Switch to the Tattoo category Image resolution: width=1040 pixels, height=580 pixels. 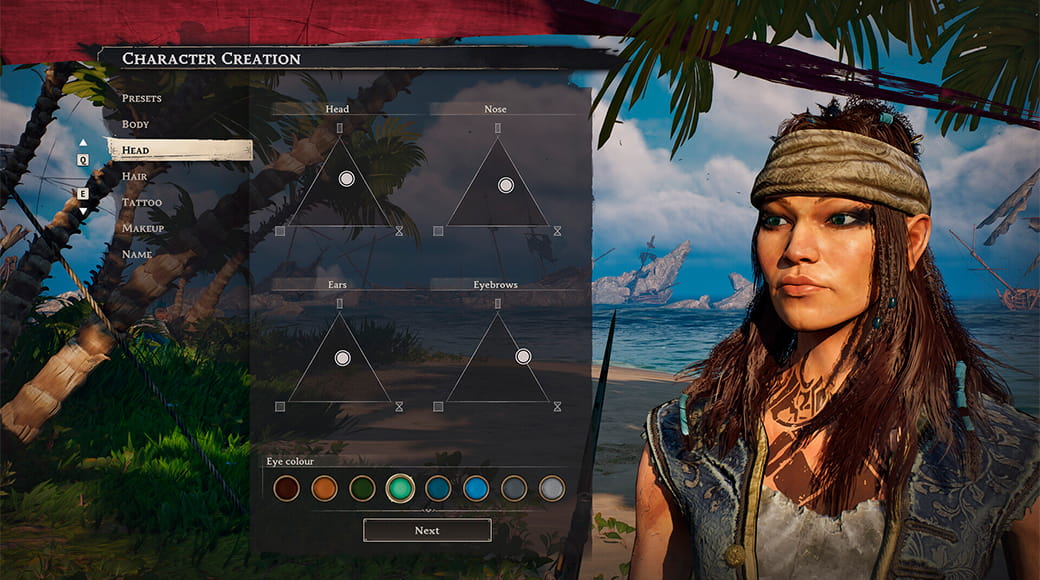141,202
